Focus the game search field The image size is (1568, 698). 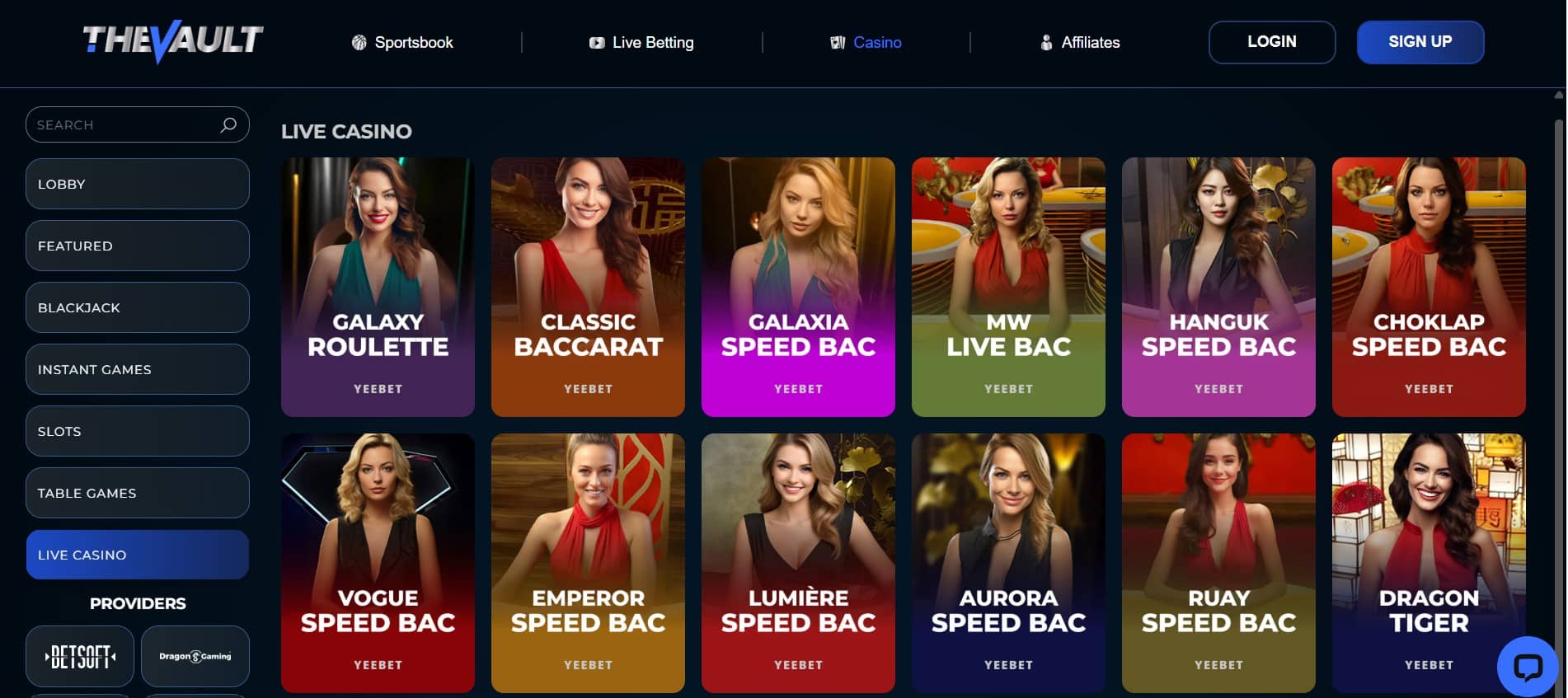[124, 124]
